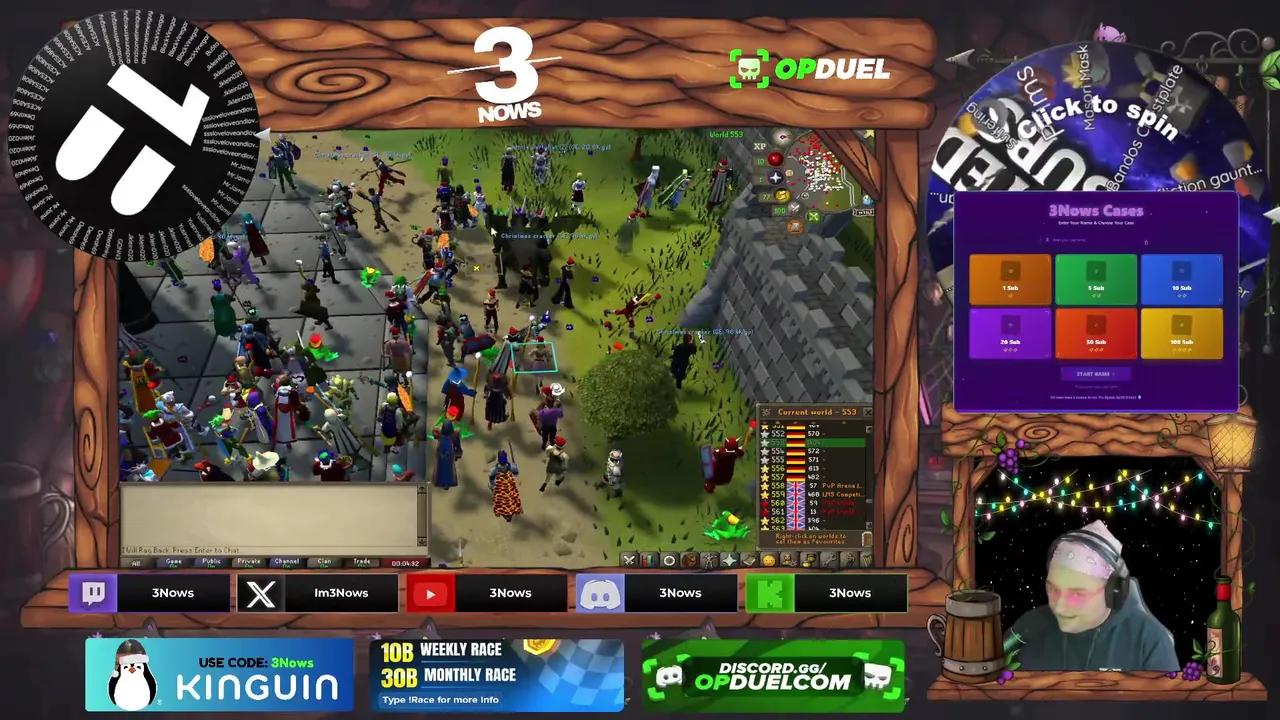Switch to the All chat tab
This screenshot has height=720, width=1280.
point(137,562)
